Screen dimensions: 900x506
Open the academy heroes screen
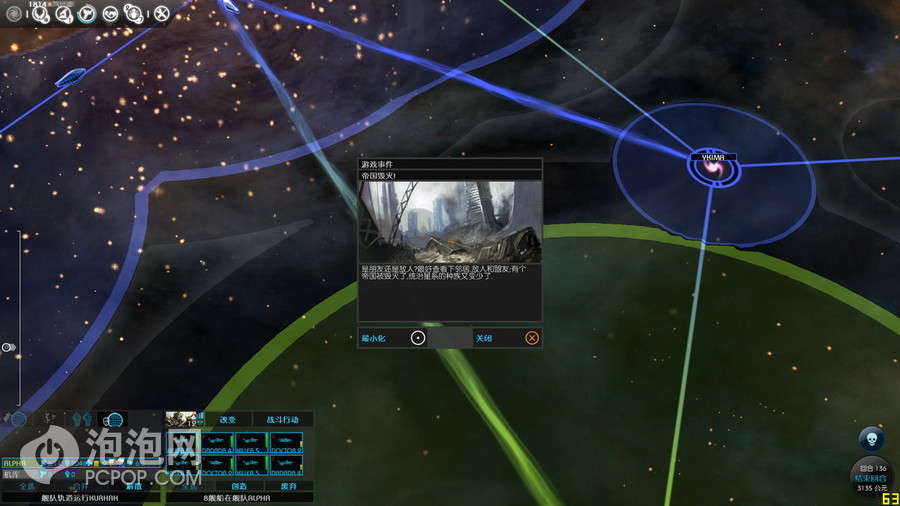pyautogui.click(x=135, y=14)
